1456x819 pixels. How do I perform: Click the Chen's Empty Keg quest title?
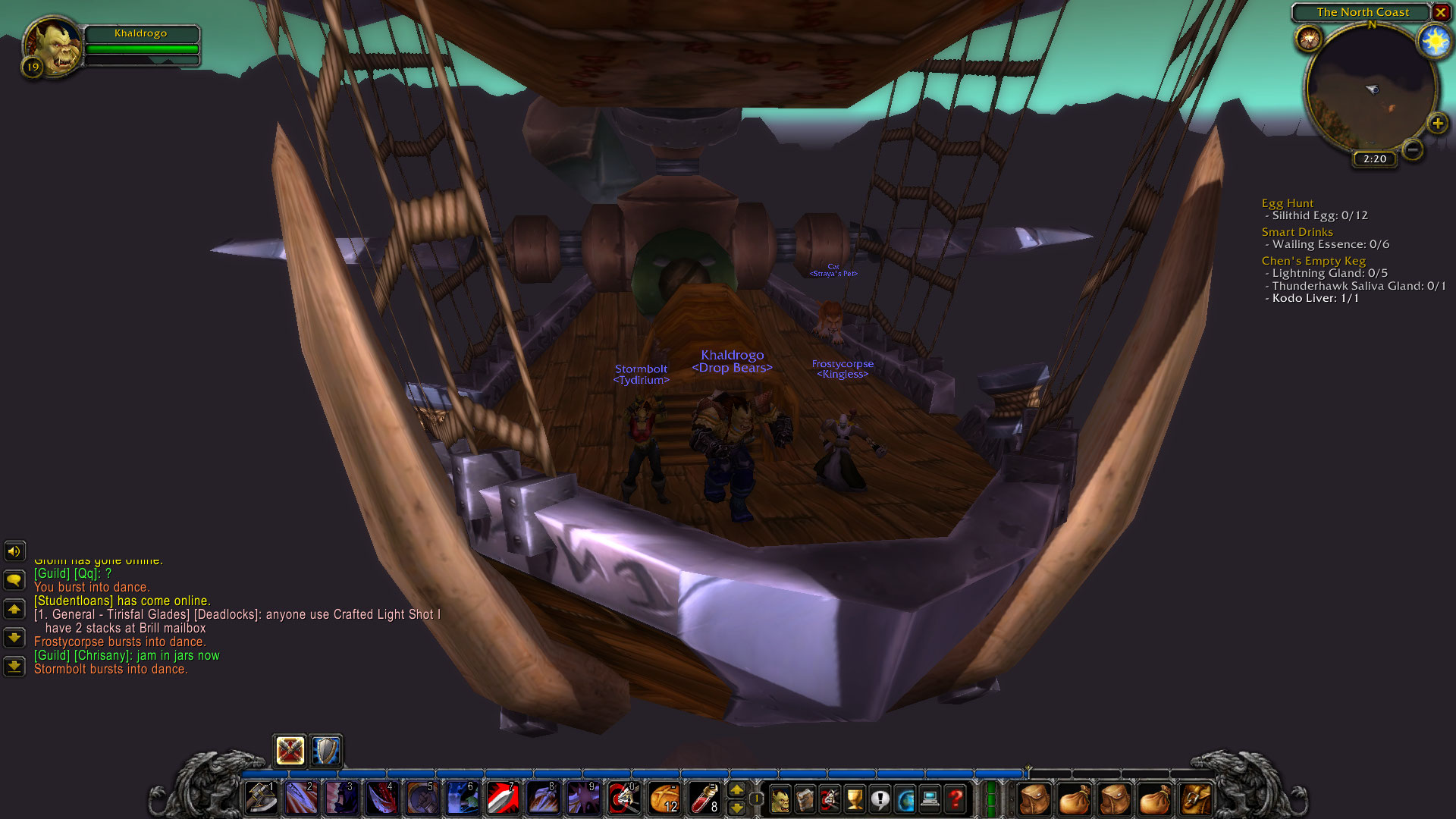tap(1313, 260)
